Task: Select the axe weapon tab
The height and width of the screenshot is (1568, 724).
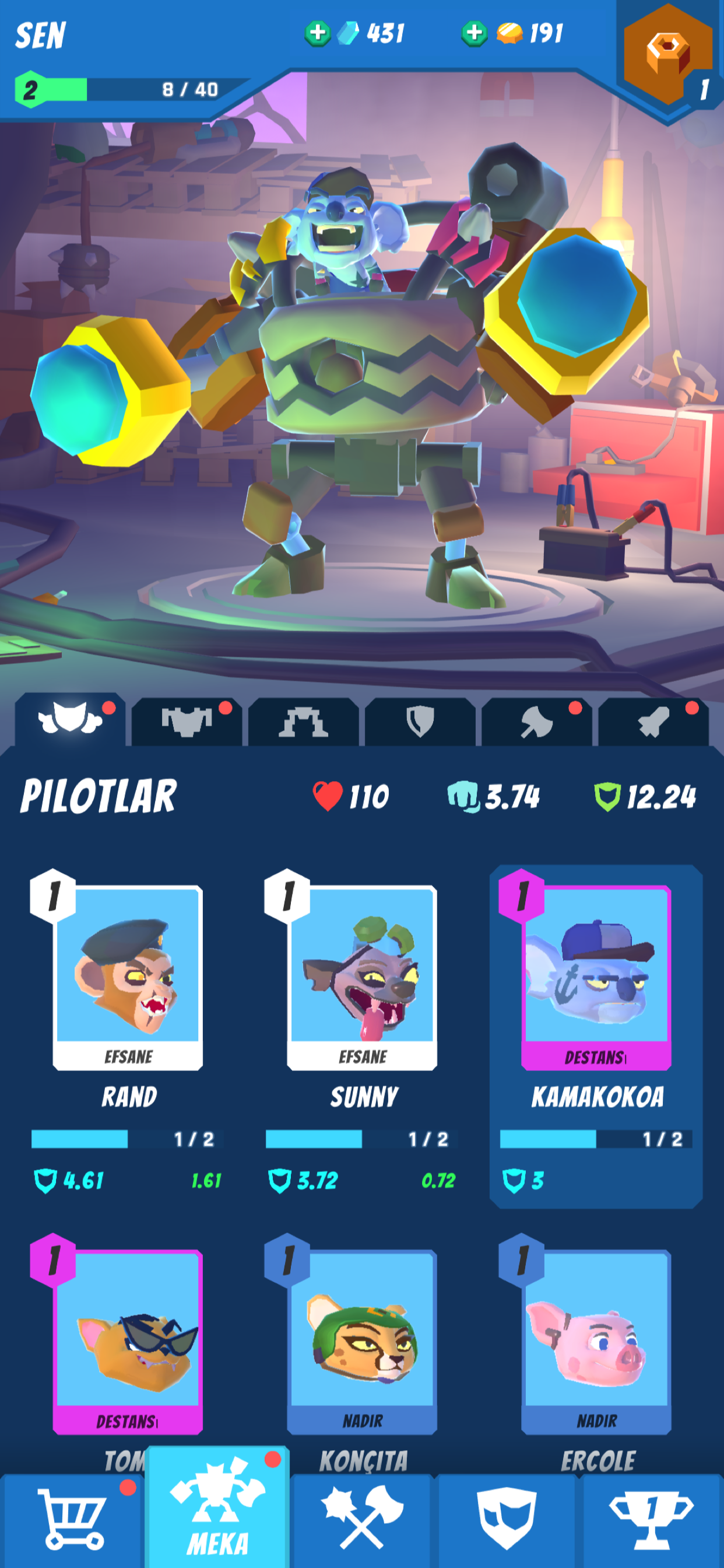Action: point(536,723)
